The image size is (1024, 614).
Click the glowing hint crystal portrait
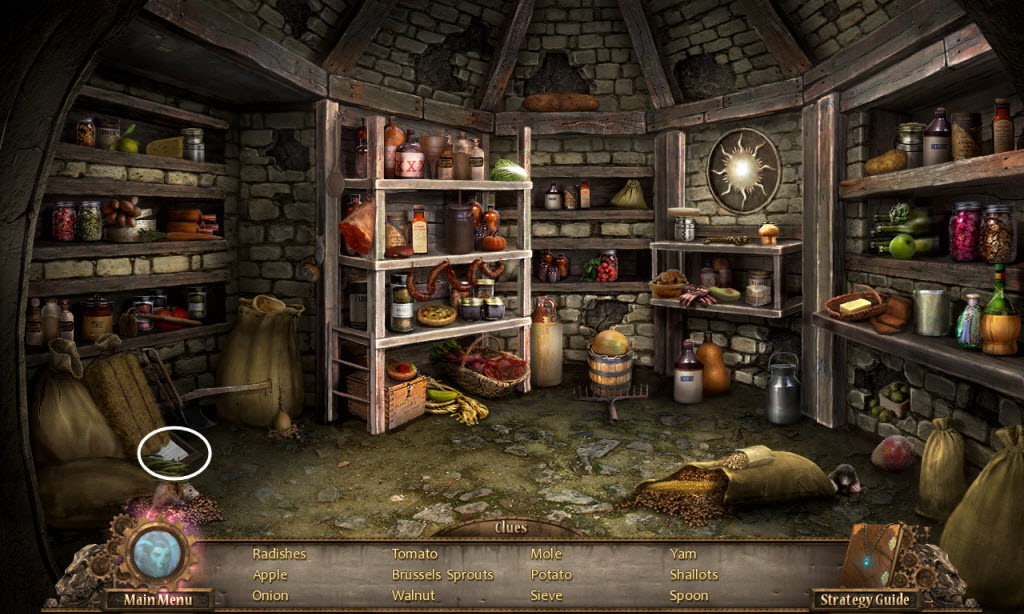coord(155,552)
